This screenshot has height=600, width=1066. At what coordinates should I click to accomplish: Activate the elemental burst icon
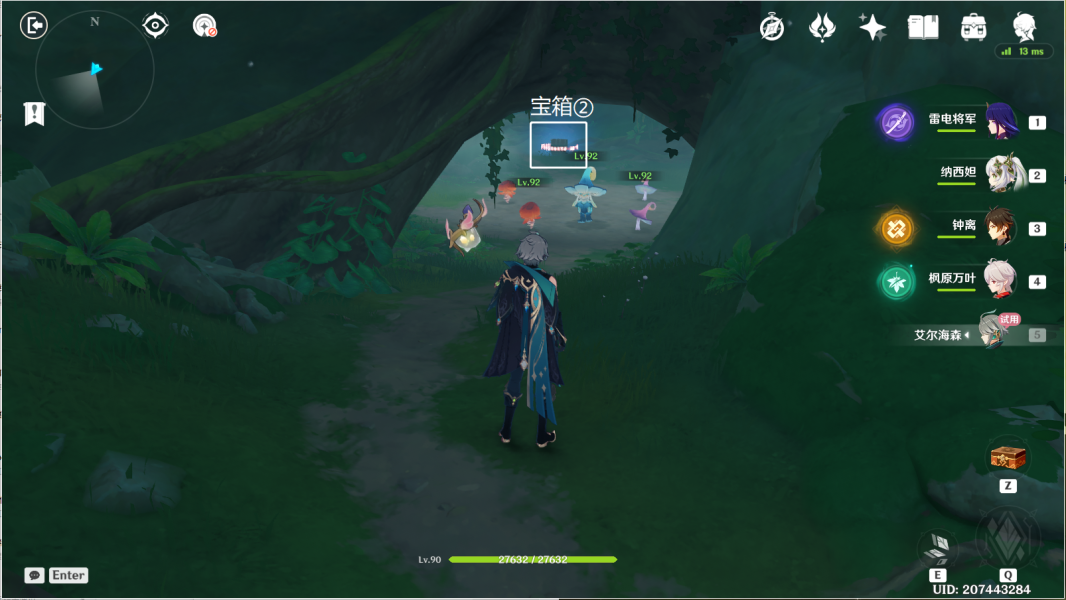tap(1007, 538)
